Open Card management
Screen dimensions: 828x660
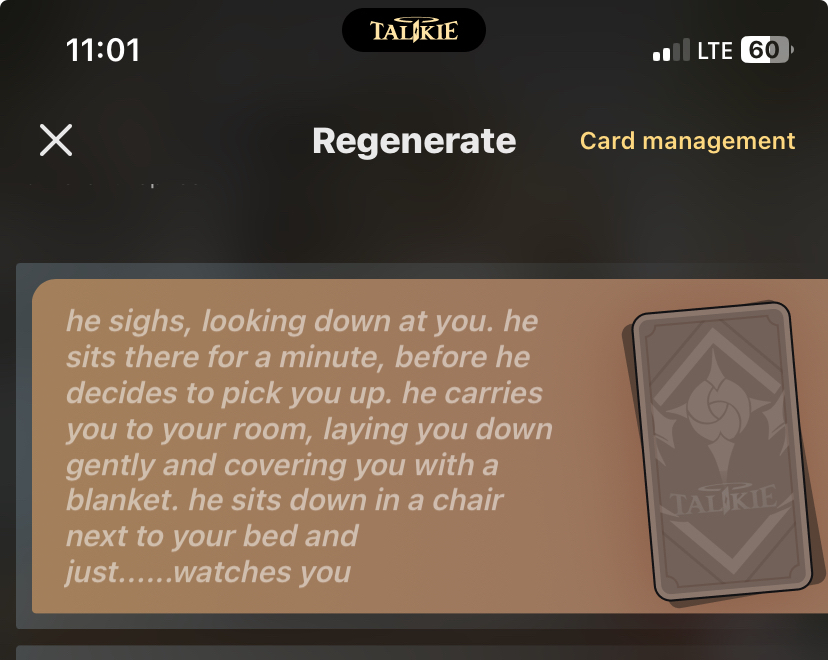pos(687,141)
